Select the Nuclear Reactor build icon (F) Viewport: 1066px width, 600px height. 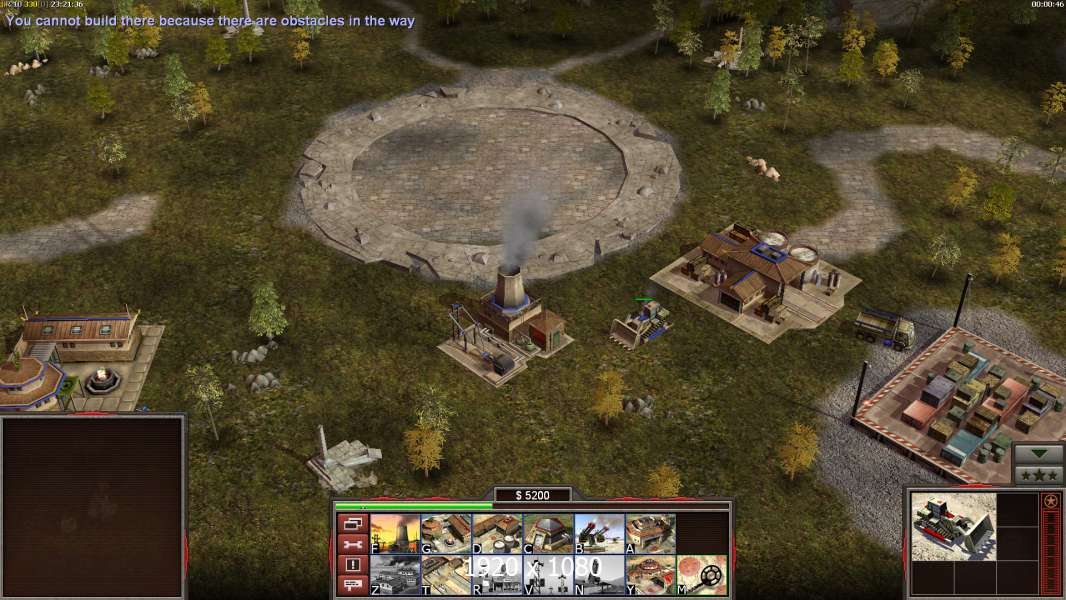tap(395, 533)
